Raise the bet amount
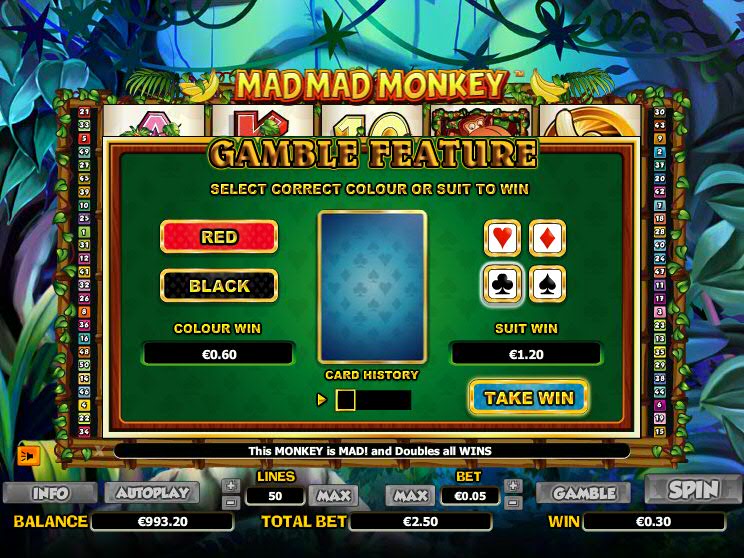The image size is (744, 558). pyautogui.click(x=513, y=485)
